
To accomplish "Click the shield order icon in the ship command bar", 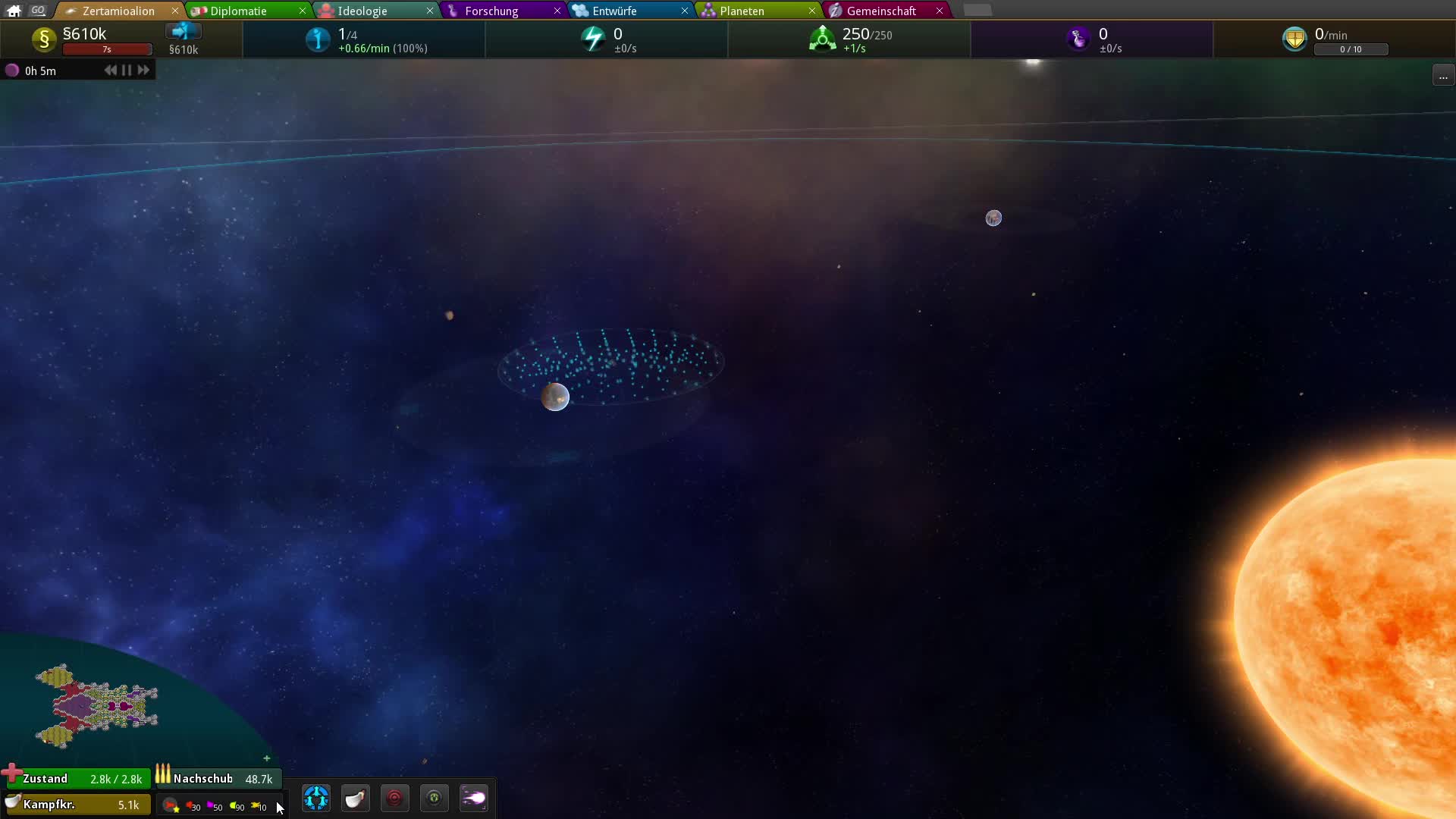I will click(356, 798).
